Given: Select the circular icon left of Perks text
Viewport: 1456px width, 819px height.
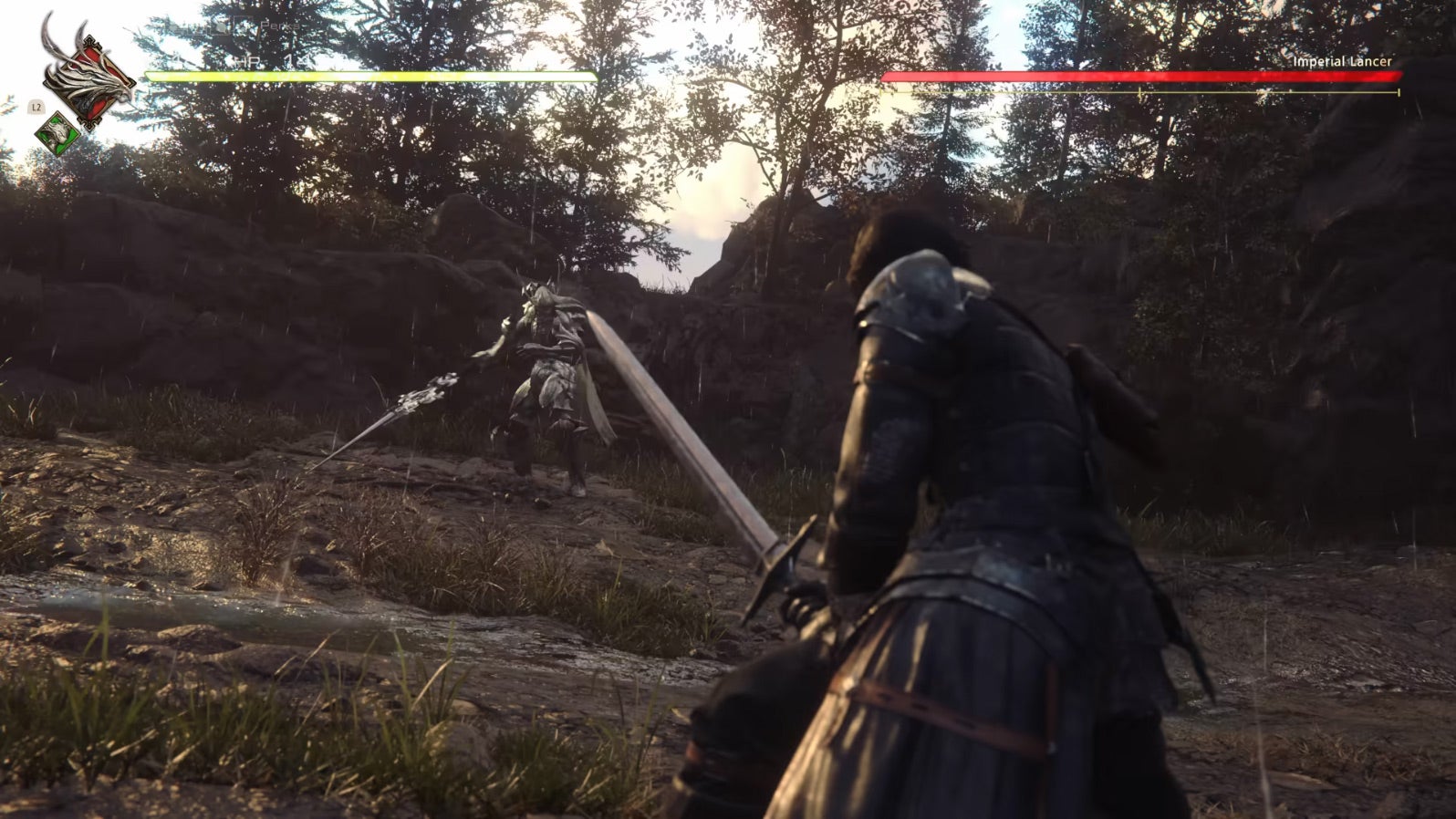Looking at the screenshot, I should (x=220, y=27).
